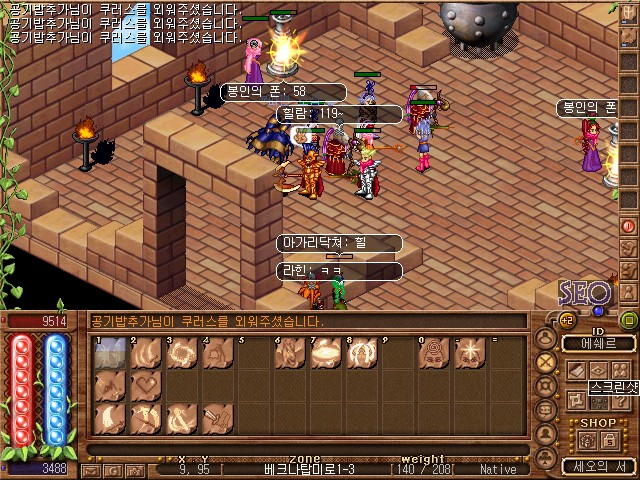Use the crescent moon skill icon
Image resolution: width=640 pixels, height=480 pixels.
110,418
